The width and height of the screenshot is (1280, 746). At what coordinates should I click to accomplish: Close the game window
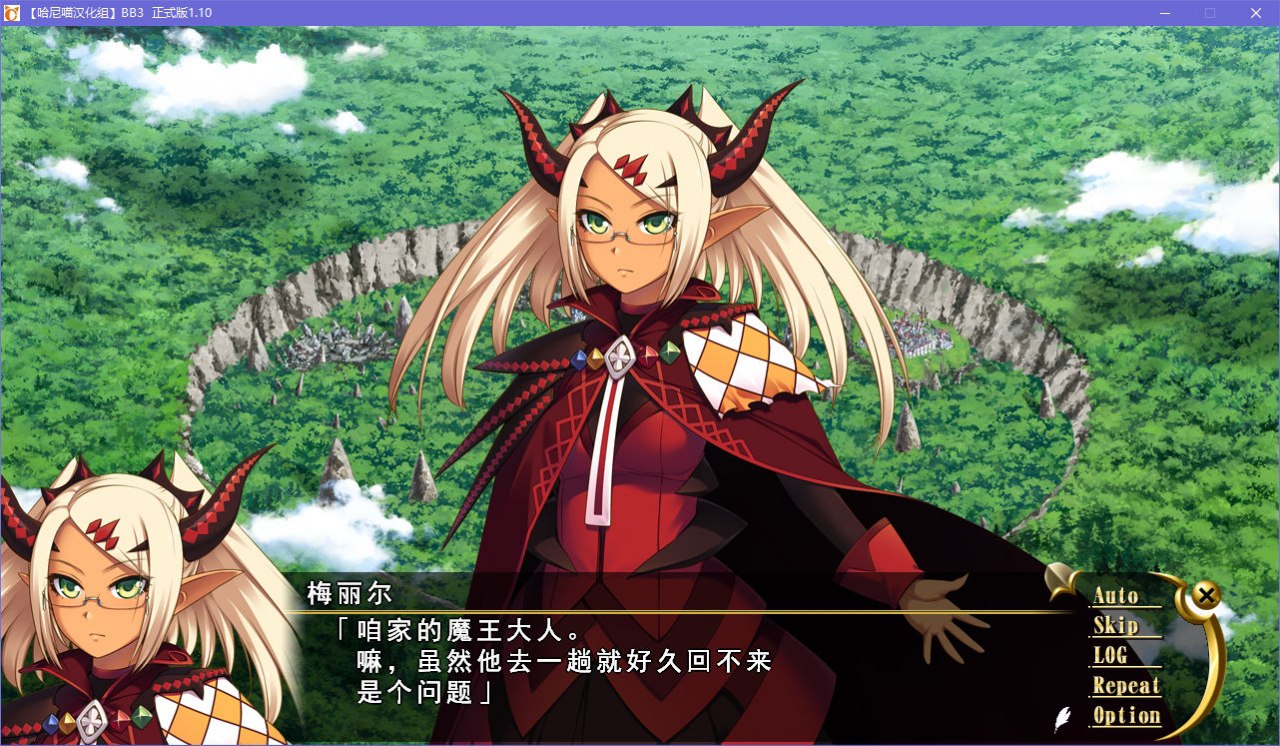[x=1254, y=13]
